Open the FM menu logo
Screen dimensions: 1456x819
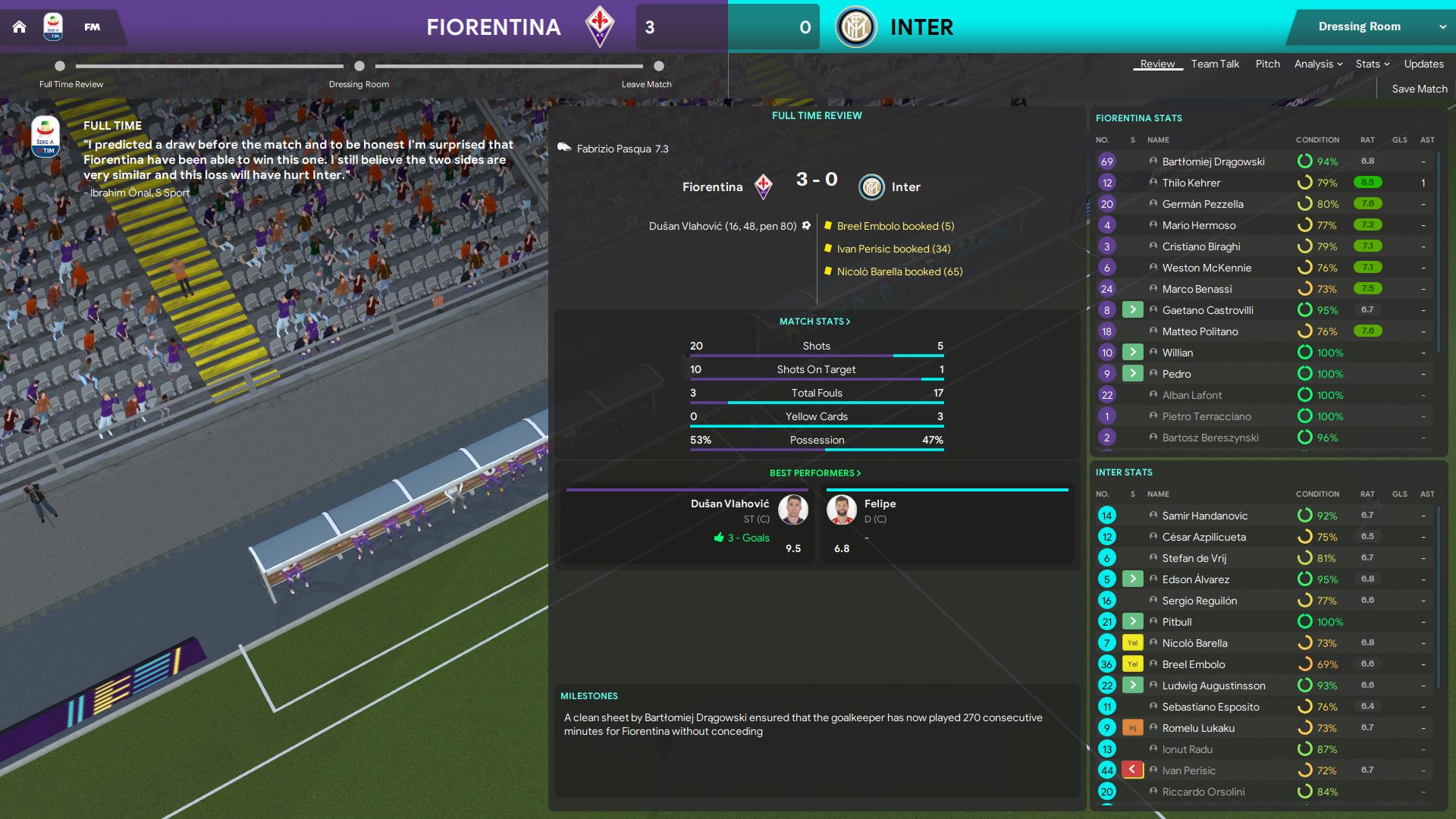click(92, 27)
